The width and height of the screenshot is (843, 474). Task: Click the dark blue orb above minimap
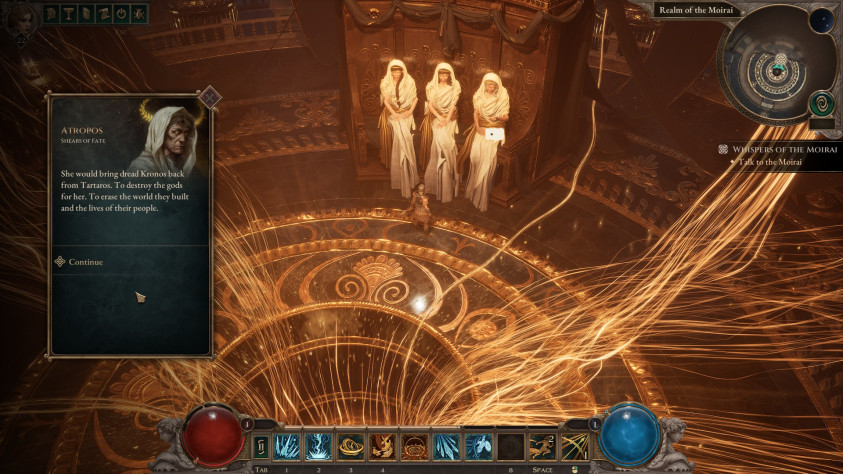click(821, 21)
